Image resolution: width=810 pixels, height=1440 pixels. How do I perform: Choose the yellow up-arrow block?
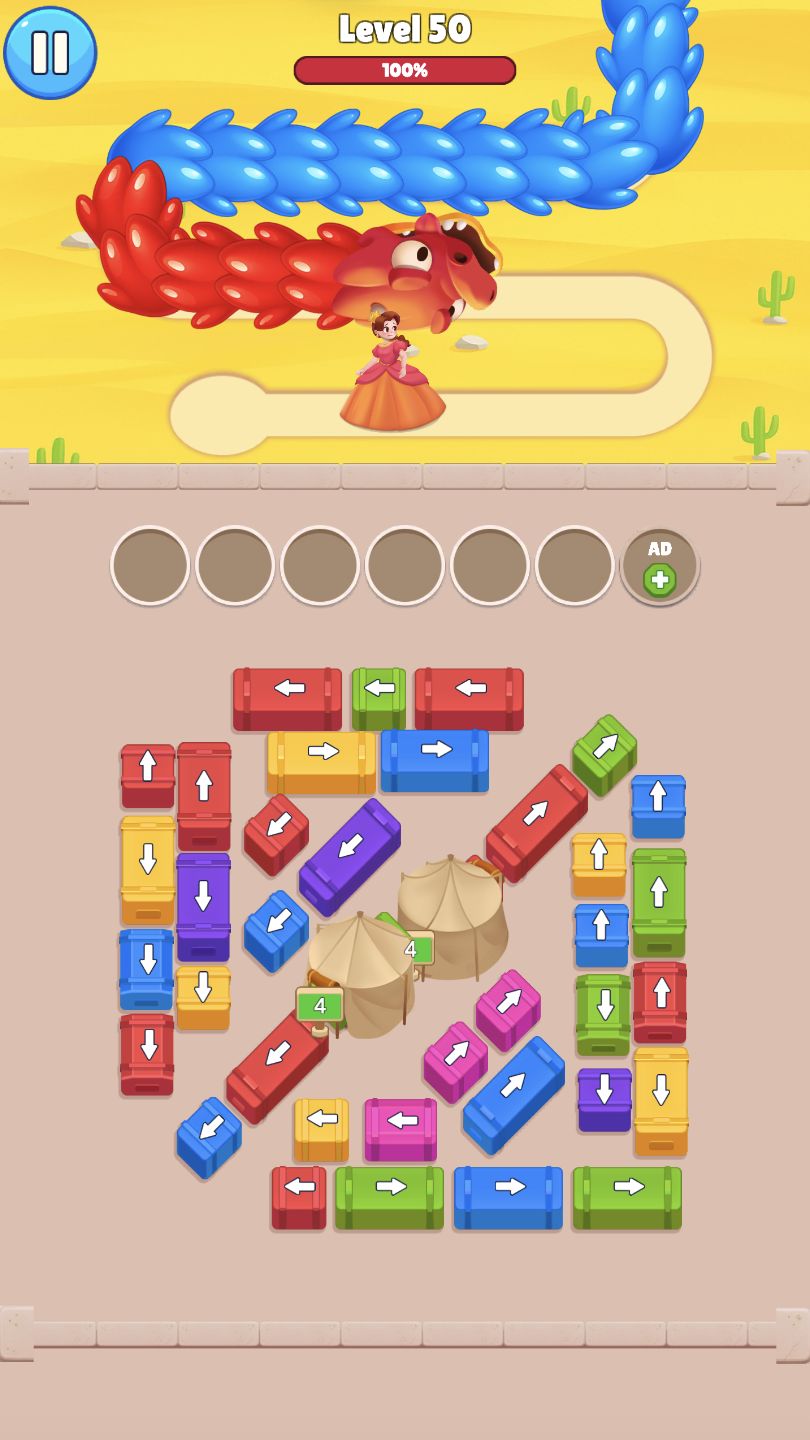point(599,863)
